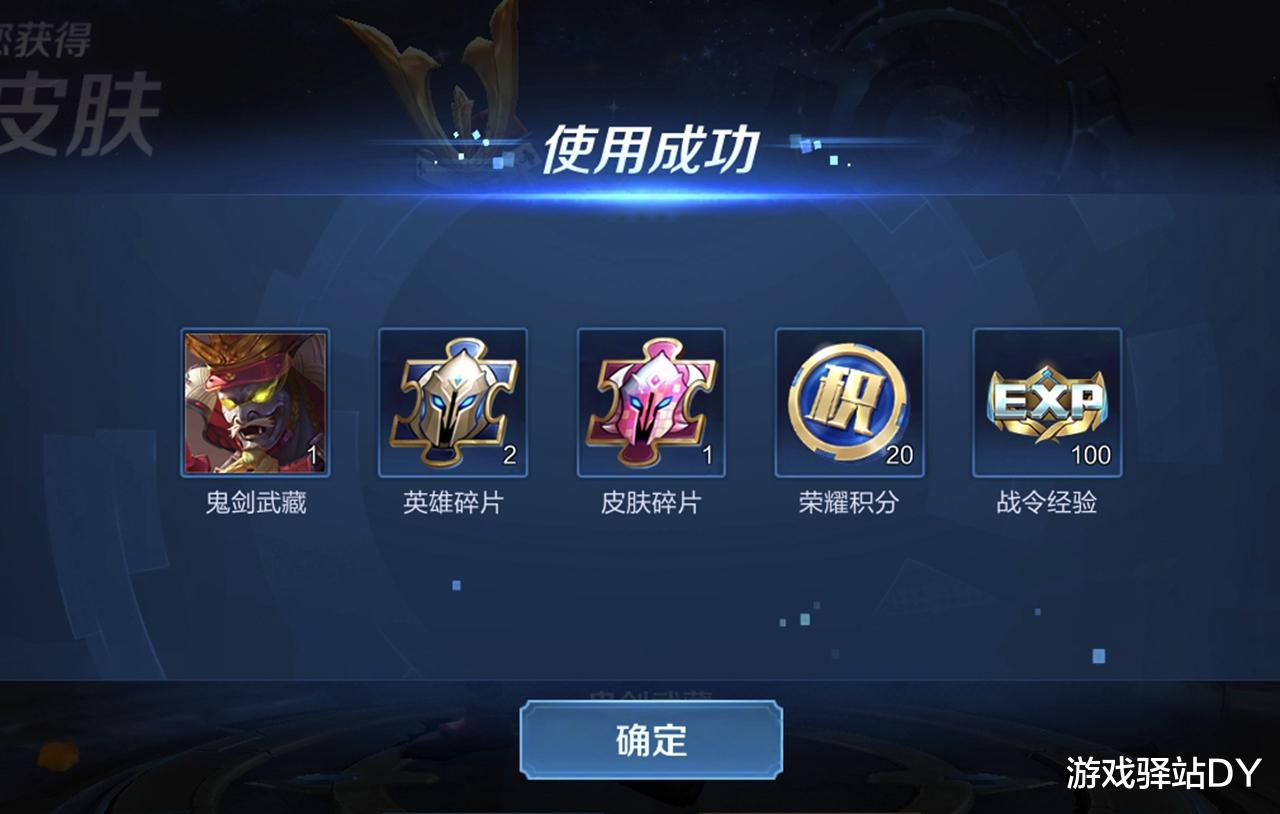Click the blue helmet emblem on the hero shard
This screenshot has width=1280, height=814.
(x=453, y=400)
